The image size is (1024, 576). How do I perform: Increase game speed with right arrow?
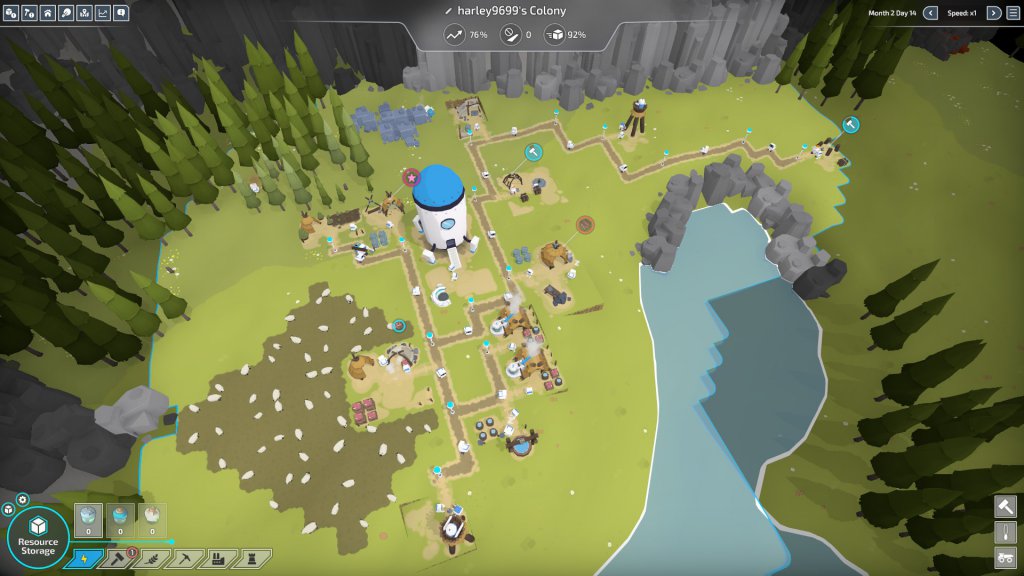point(993,13)
